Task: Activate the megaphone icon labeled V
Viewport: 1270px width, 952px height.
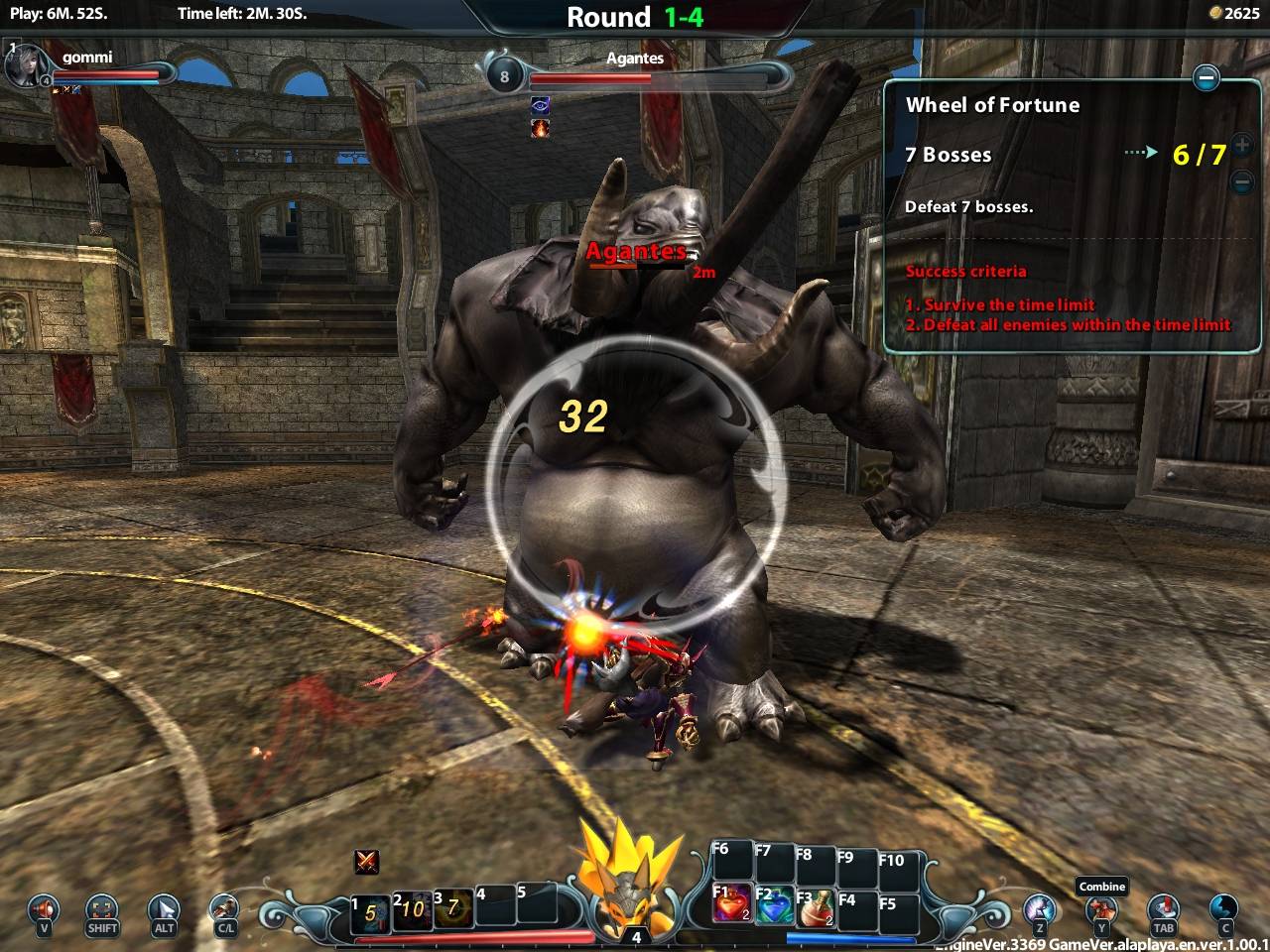Action: point(44,908)
